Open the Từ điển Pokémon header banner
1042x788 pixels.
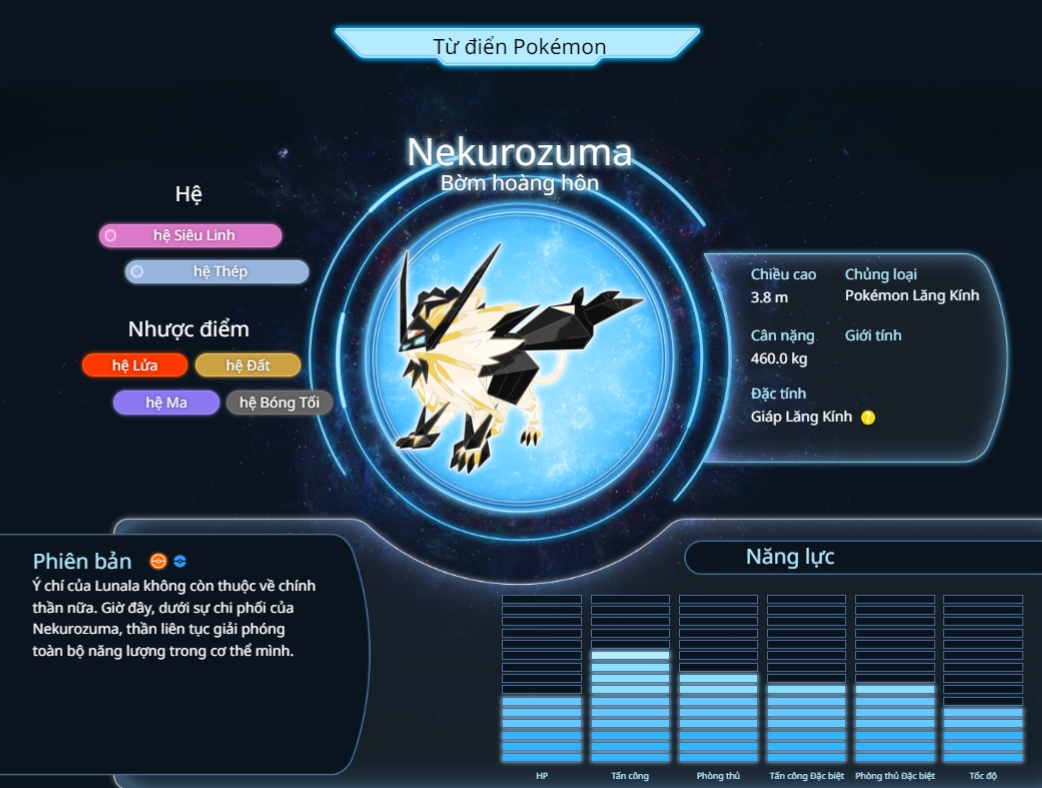click(518, 46)
